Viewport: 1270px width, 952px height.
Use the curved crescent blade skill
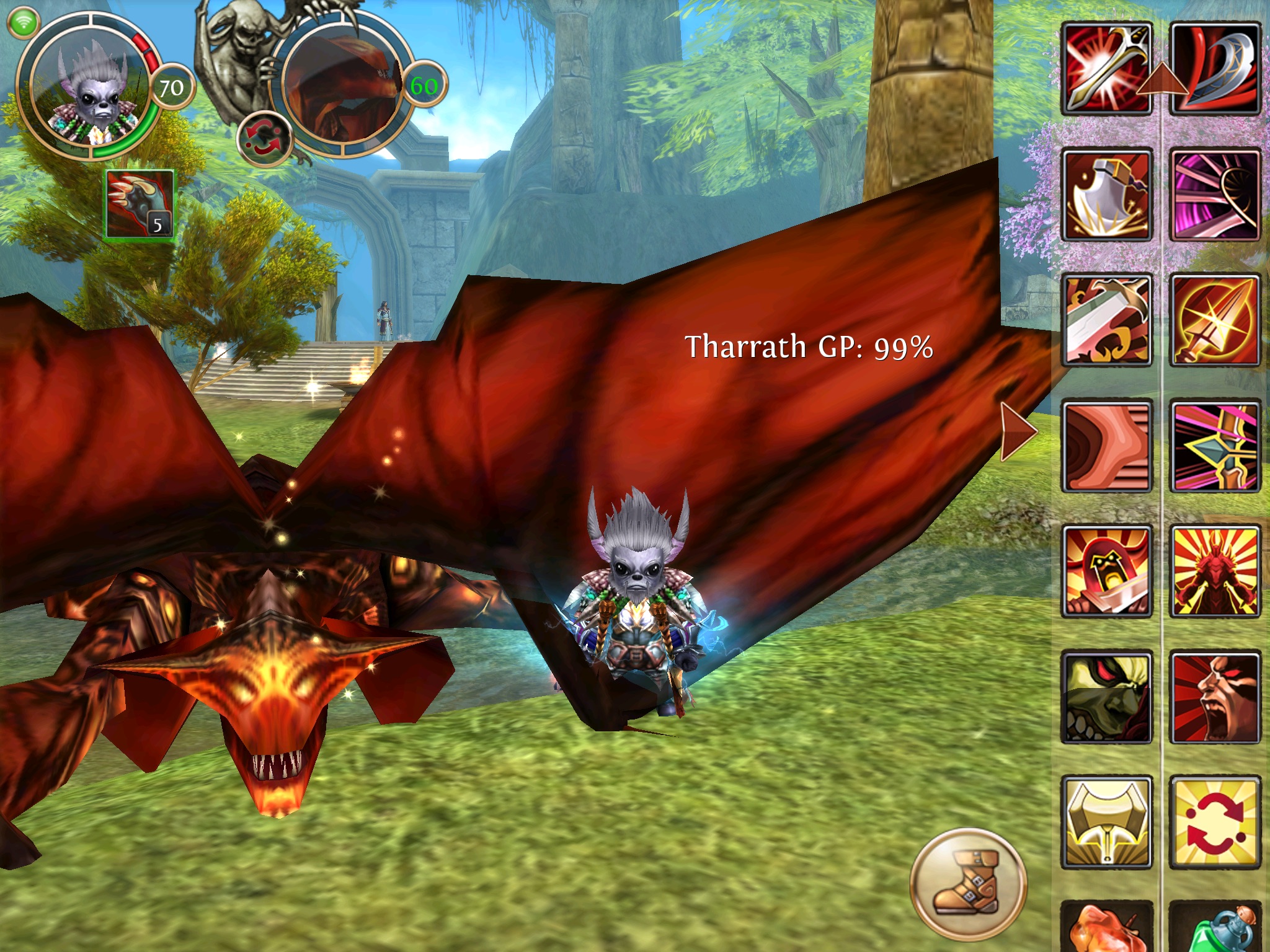tap(1215, 68)
